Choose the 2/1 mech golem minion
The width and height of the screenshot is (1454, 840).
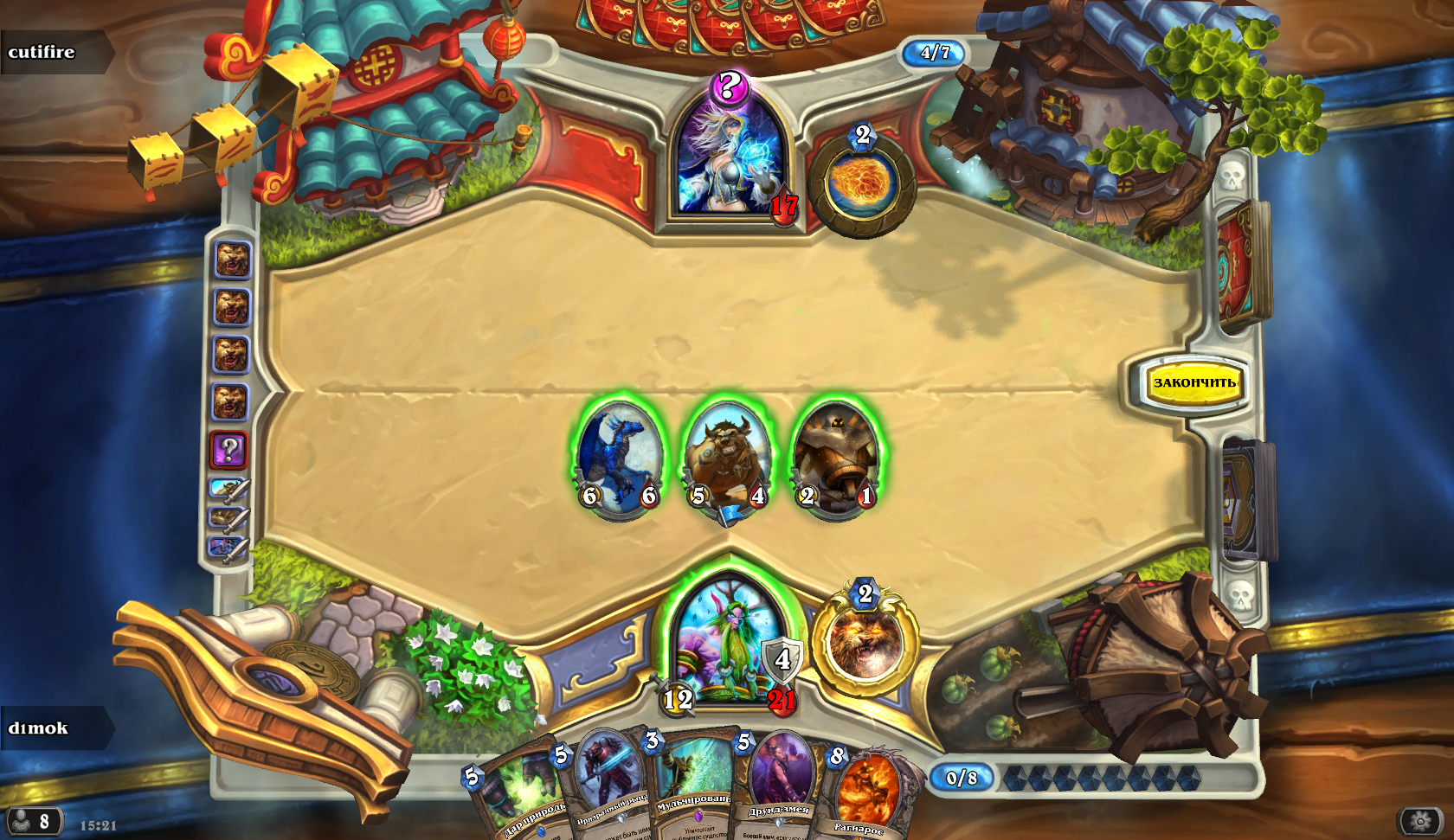point(836,458)
